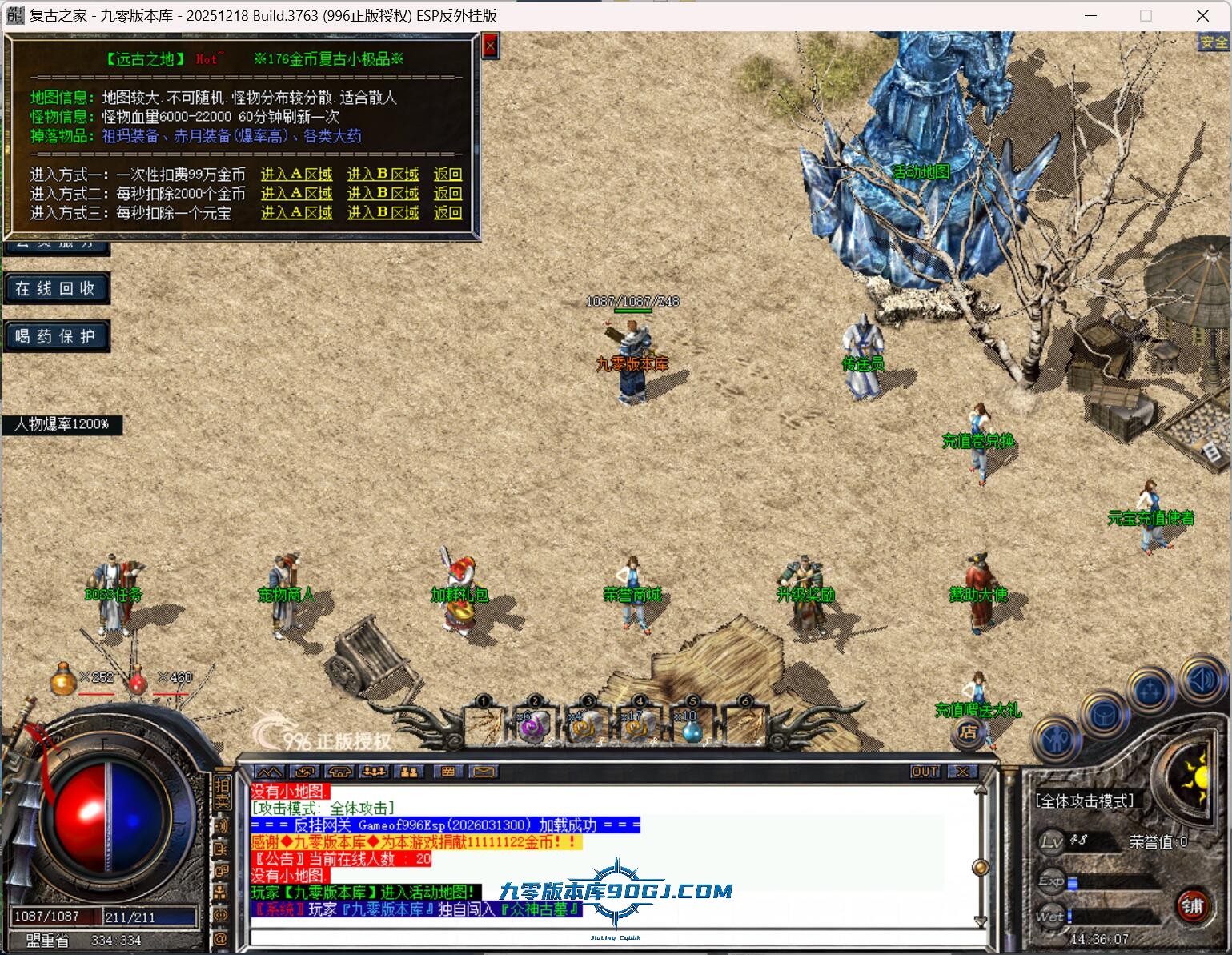This screenshot has width=1232, height=955.
Task: Click the OUT button on the chat bar
Action: 925,772
